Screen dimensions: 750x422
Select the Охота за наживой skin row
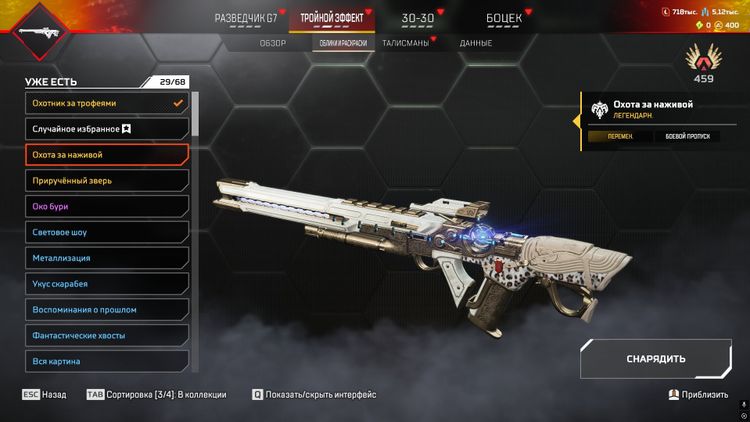coord(106,155)
